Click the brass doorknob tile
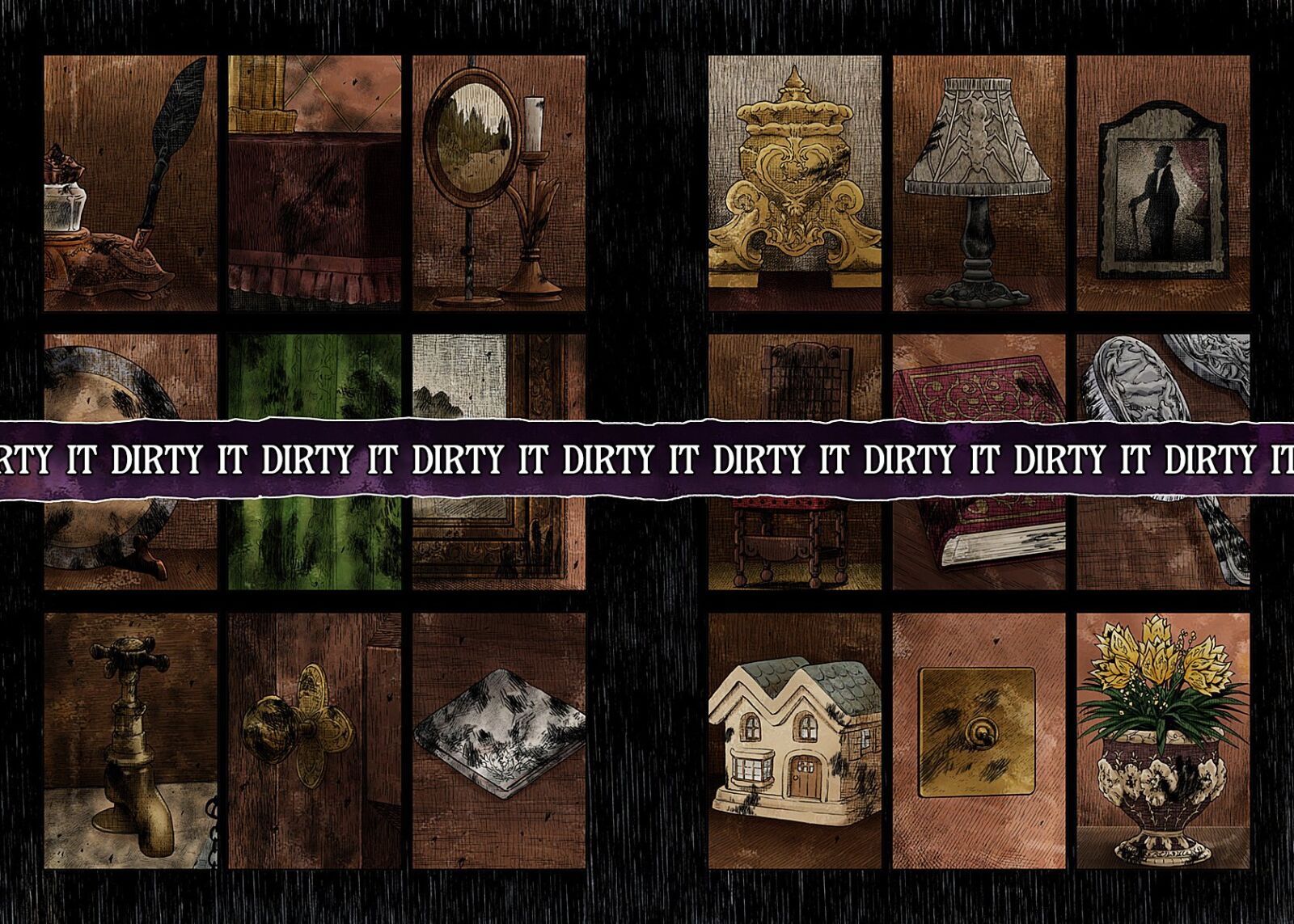Image resolution: width=1294 pixels, height=924 pixels. (315, 740)
